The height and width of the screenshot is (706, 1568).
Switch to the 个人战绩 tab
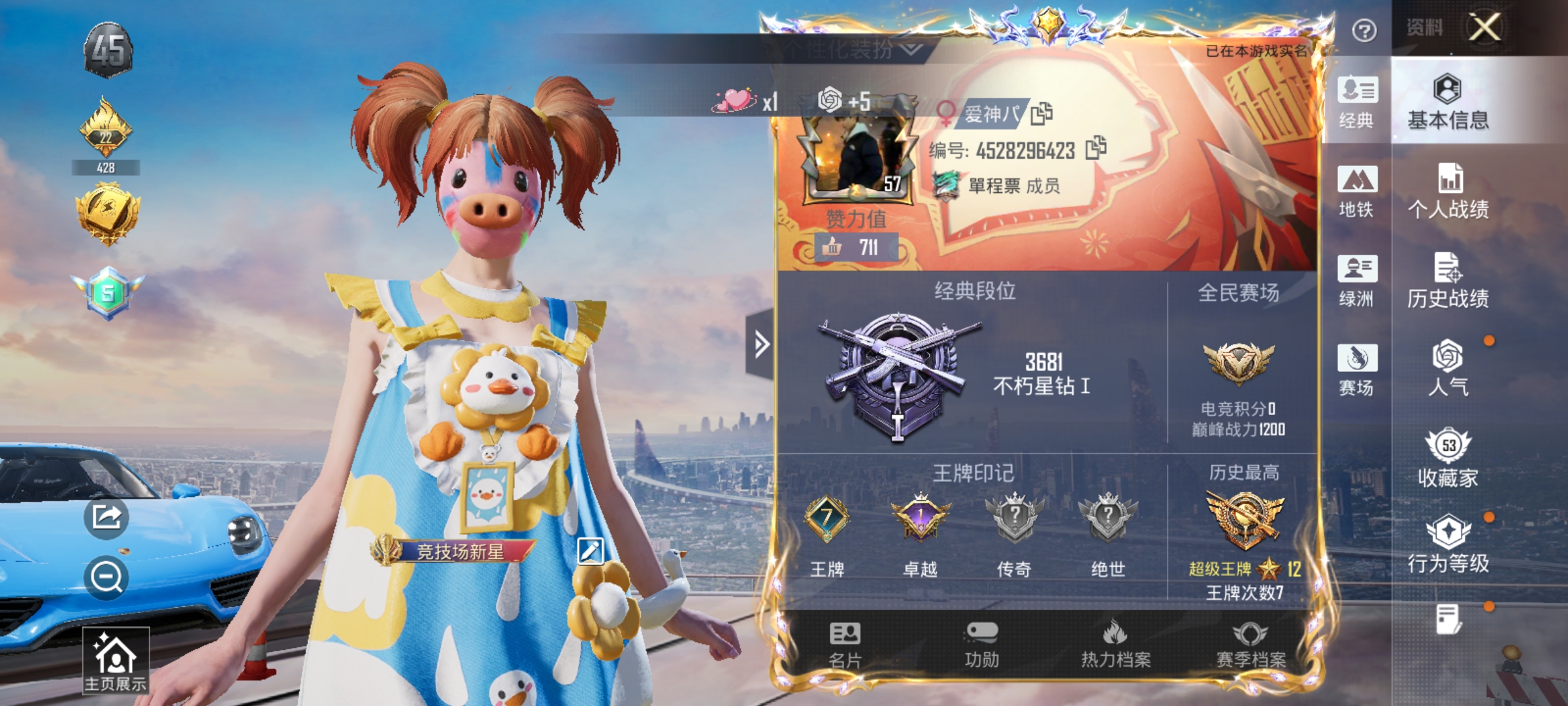[x=1451, y=193]
